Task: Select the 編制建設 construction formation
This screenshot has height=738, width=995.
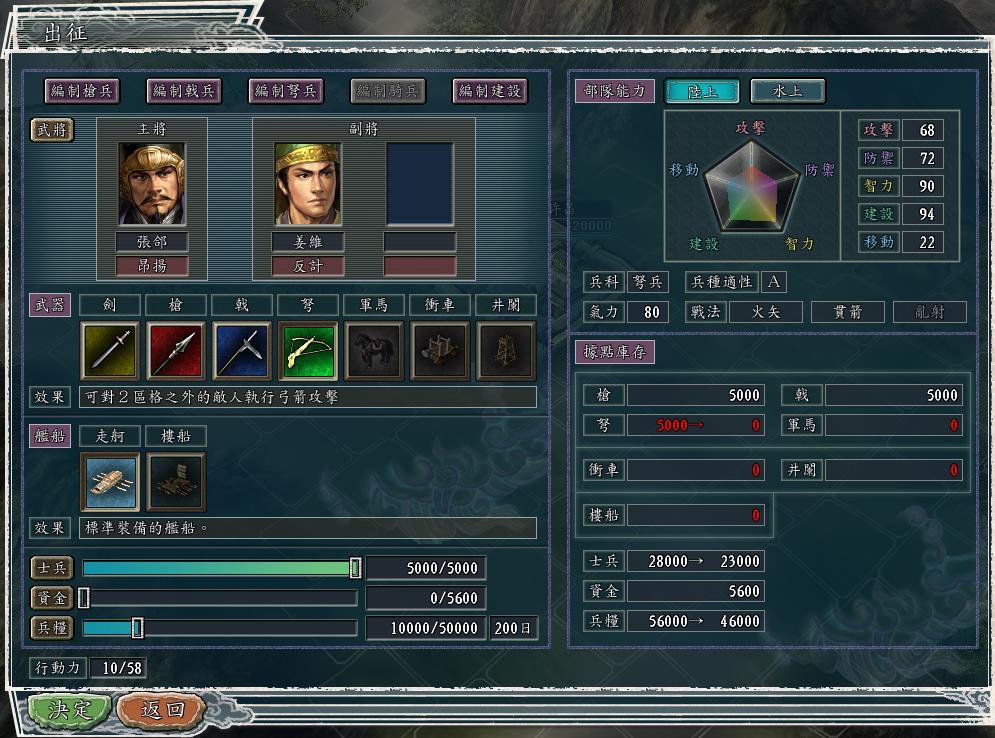Action: 490,91
